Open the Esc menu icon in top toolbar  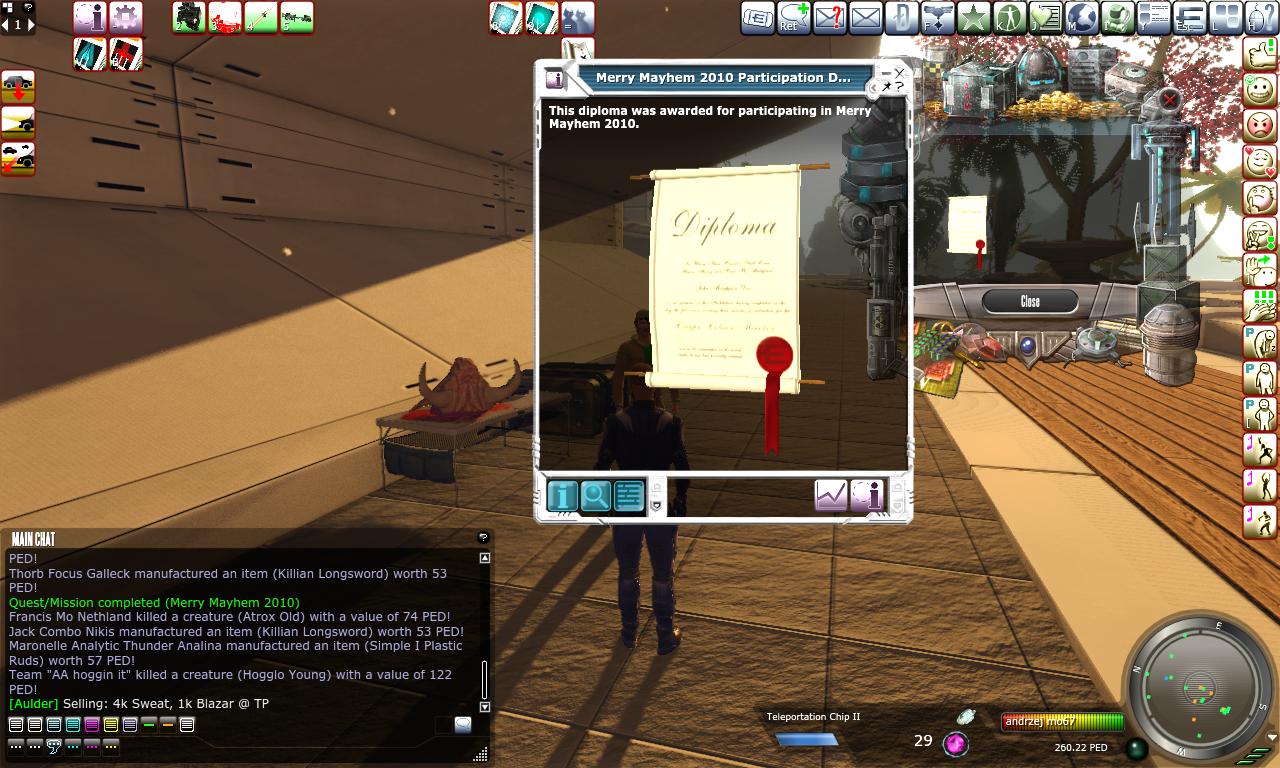(1190, 18)
